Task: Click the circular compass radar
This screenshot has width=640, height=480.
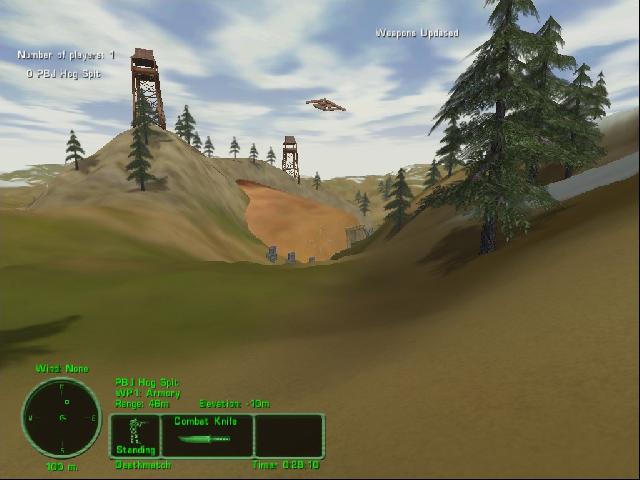Action: tap(61, 417)
